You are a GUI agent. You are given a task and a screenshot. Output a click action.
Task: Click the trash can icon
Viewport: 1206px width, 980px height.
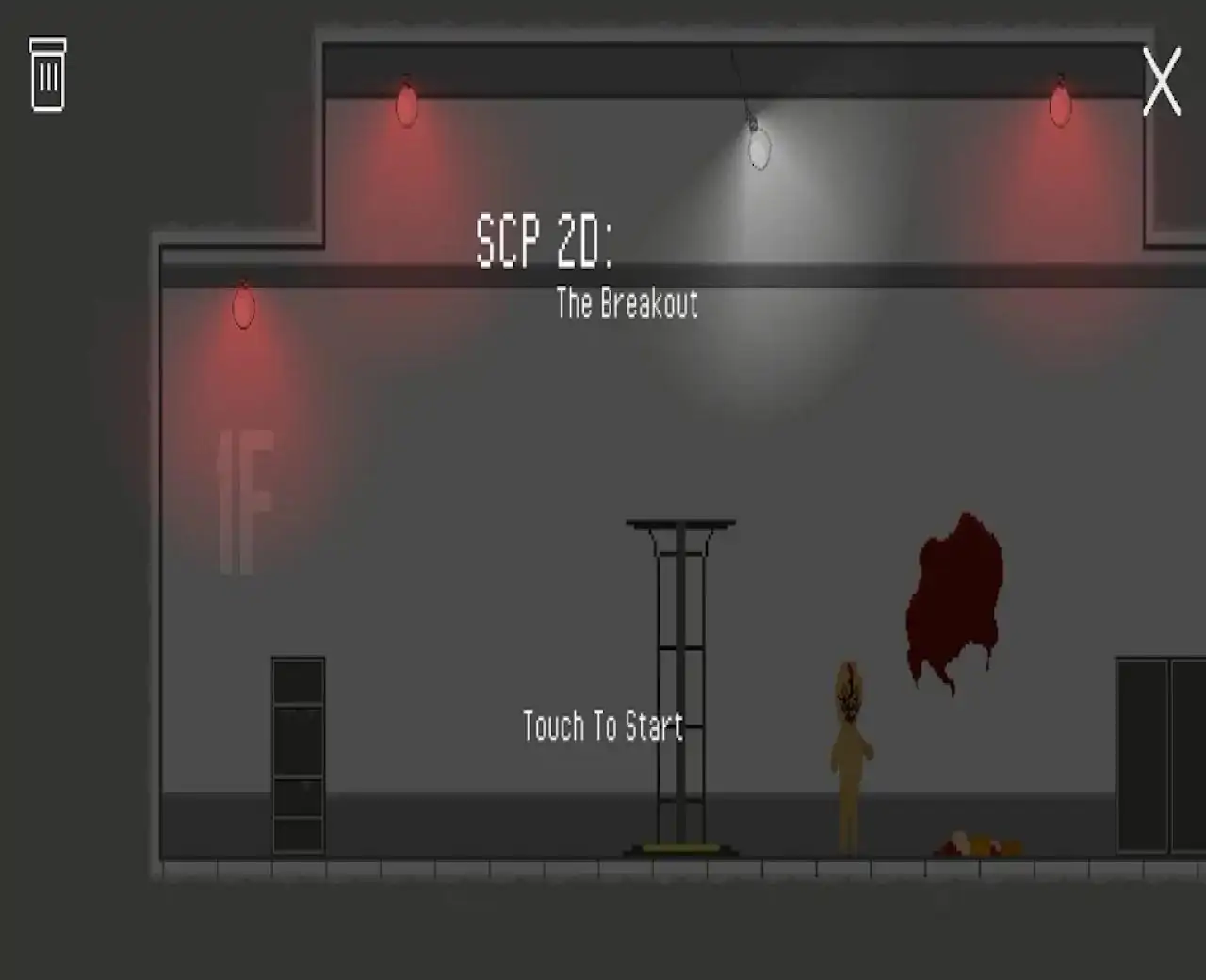coord(47,75)
